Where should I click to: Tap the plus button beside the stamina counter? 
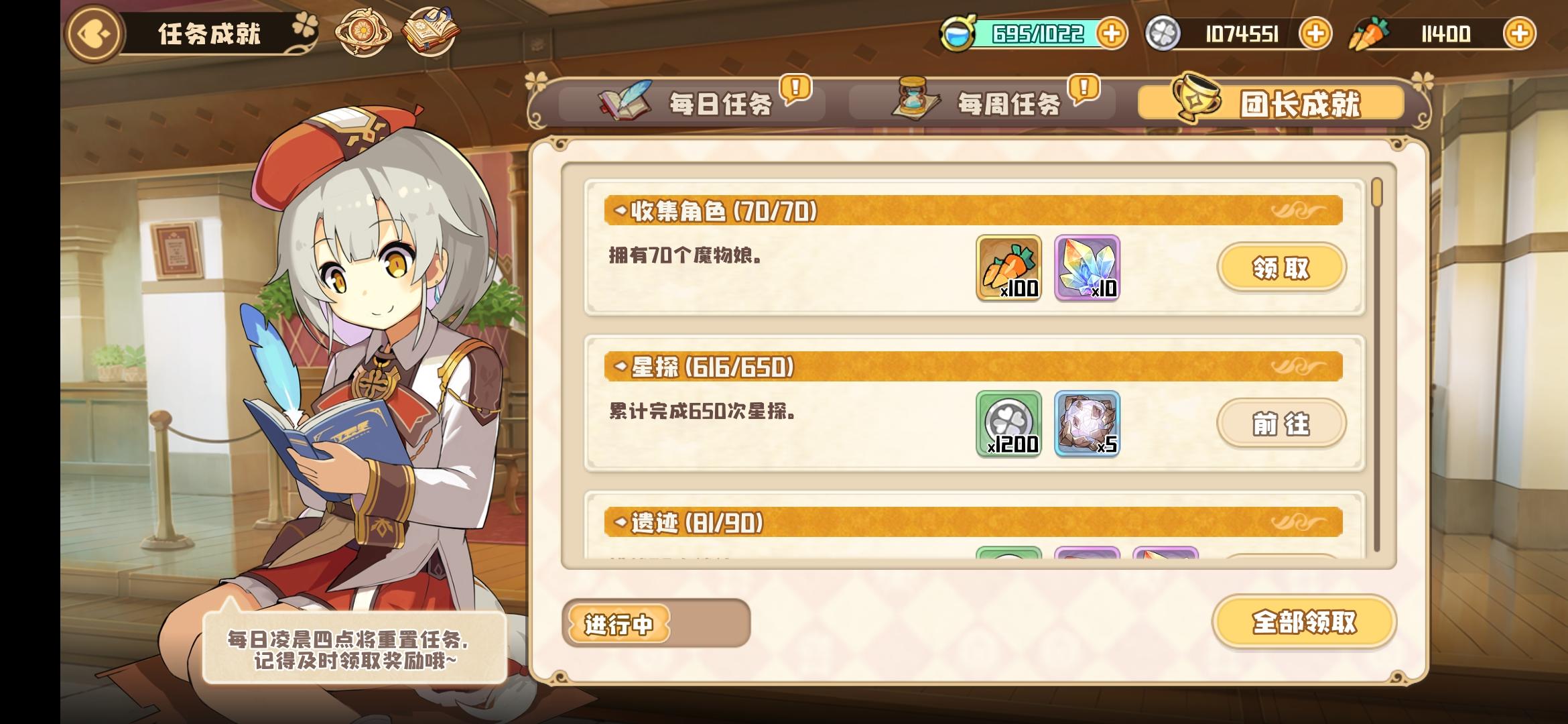(x=1112, y=32)
